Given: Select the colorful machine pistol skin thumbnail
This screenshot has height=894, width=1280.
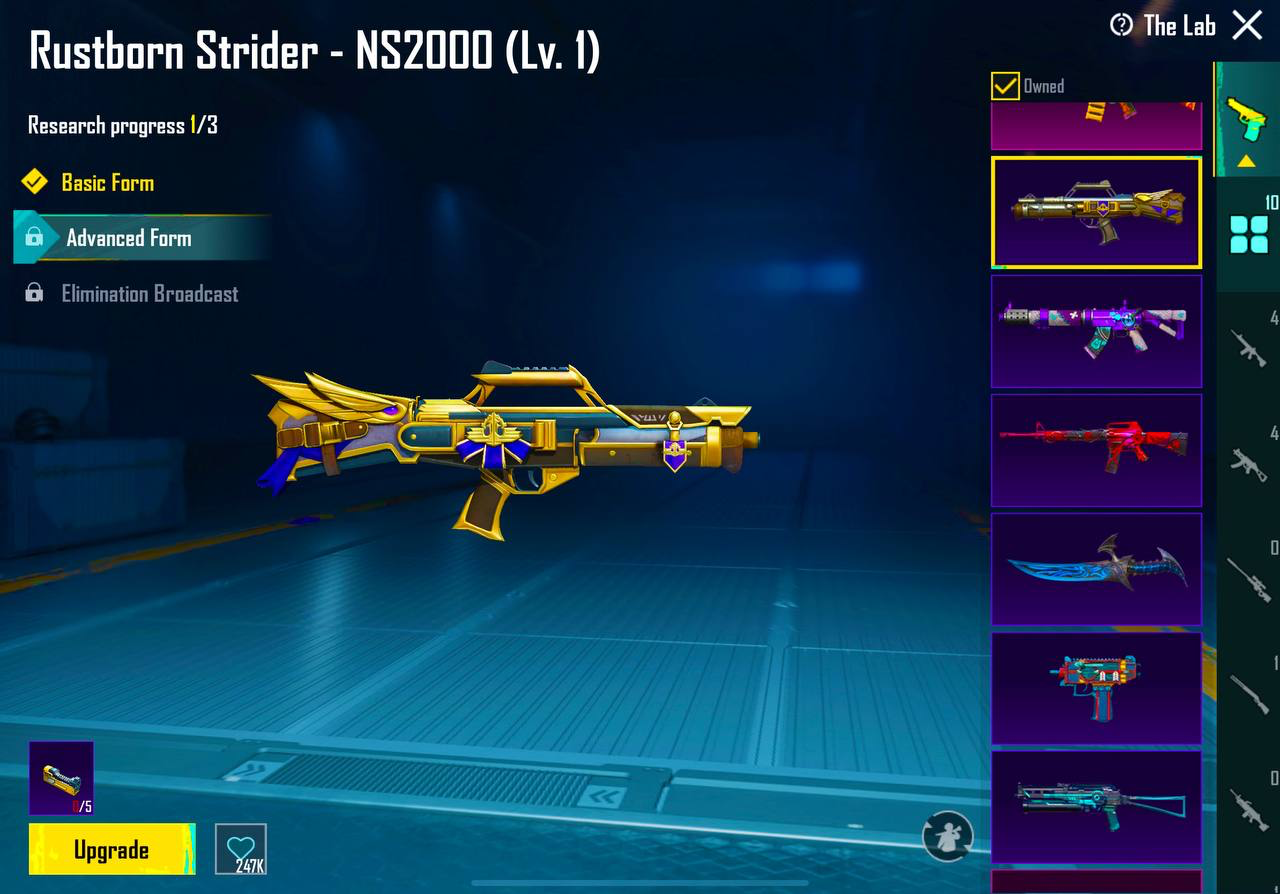Looking at the screenshot, I should pos(1096,687).
